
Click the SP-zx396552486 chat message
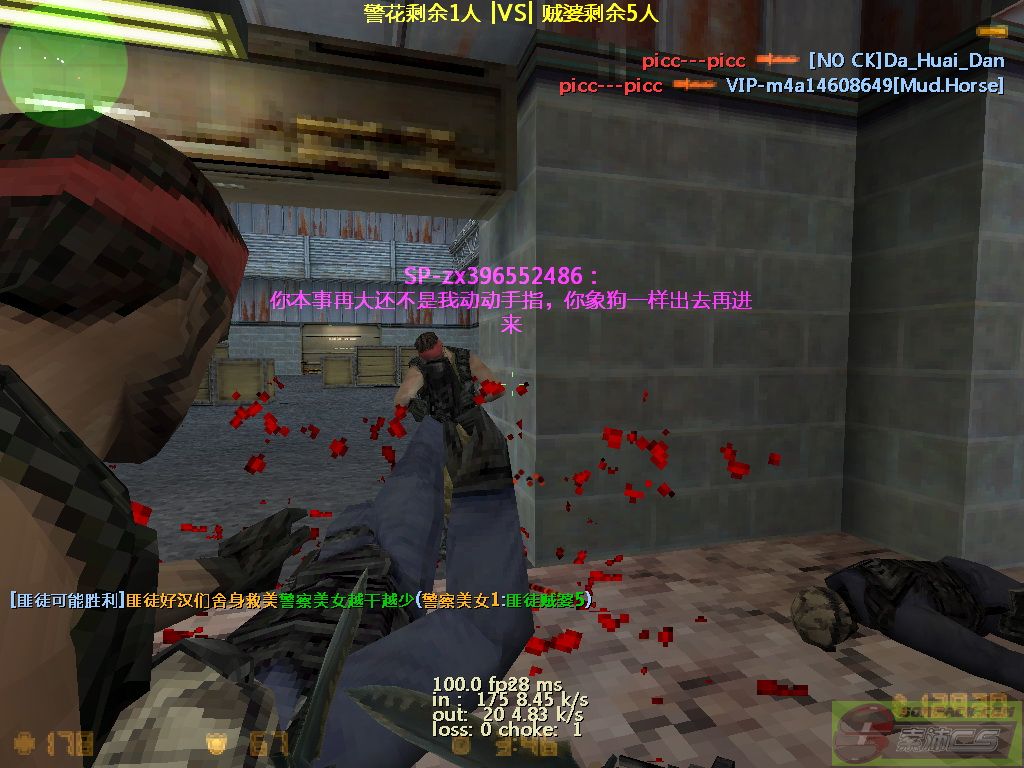tap(511, 299)
